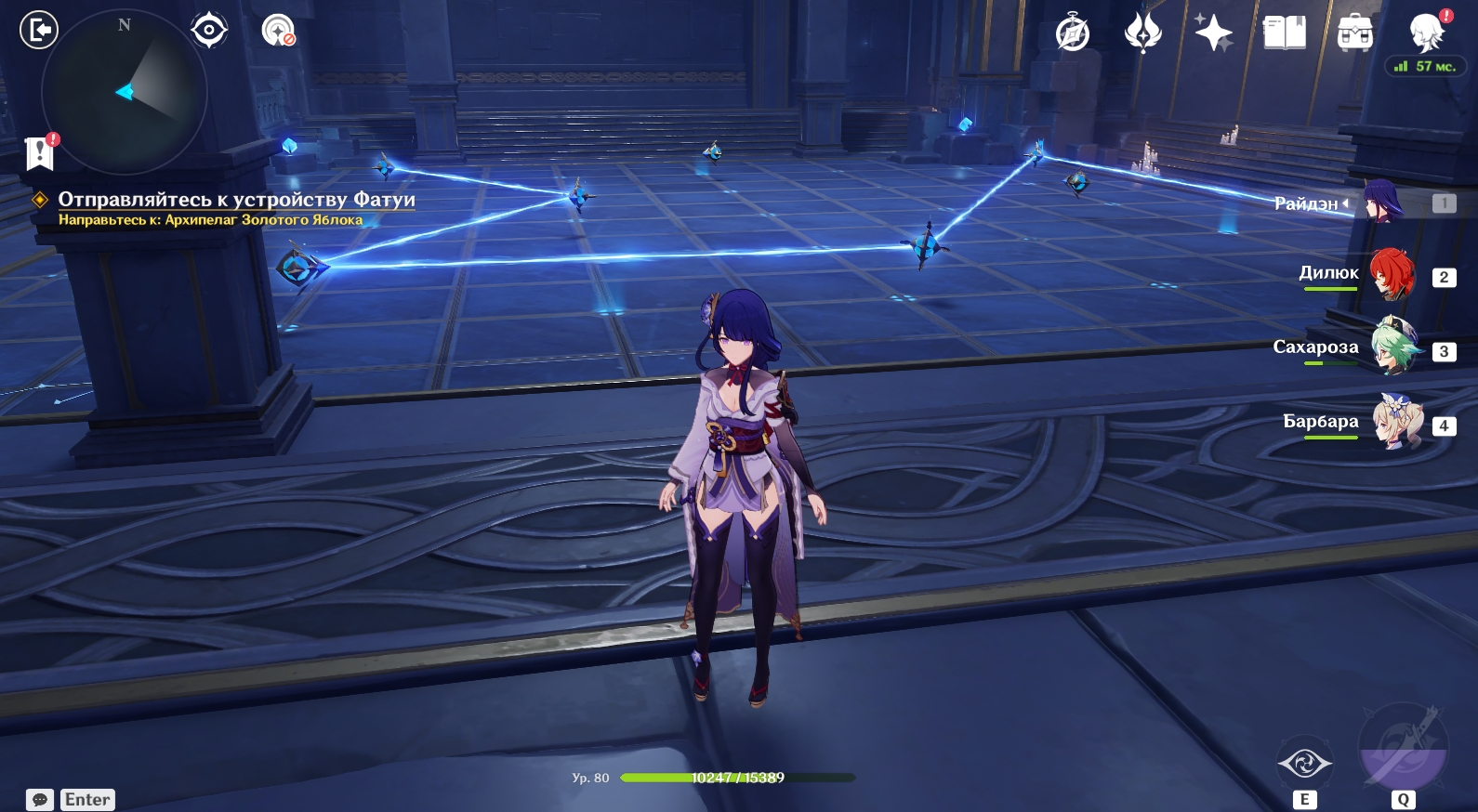Open the quest journal bookmark icon
Image resolution: width=1478 pixels, height=812 pixels.
40,152
